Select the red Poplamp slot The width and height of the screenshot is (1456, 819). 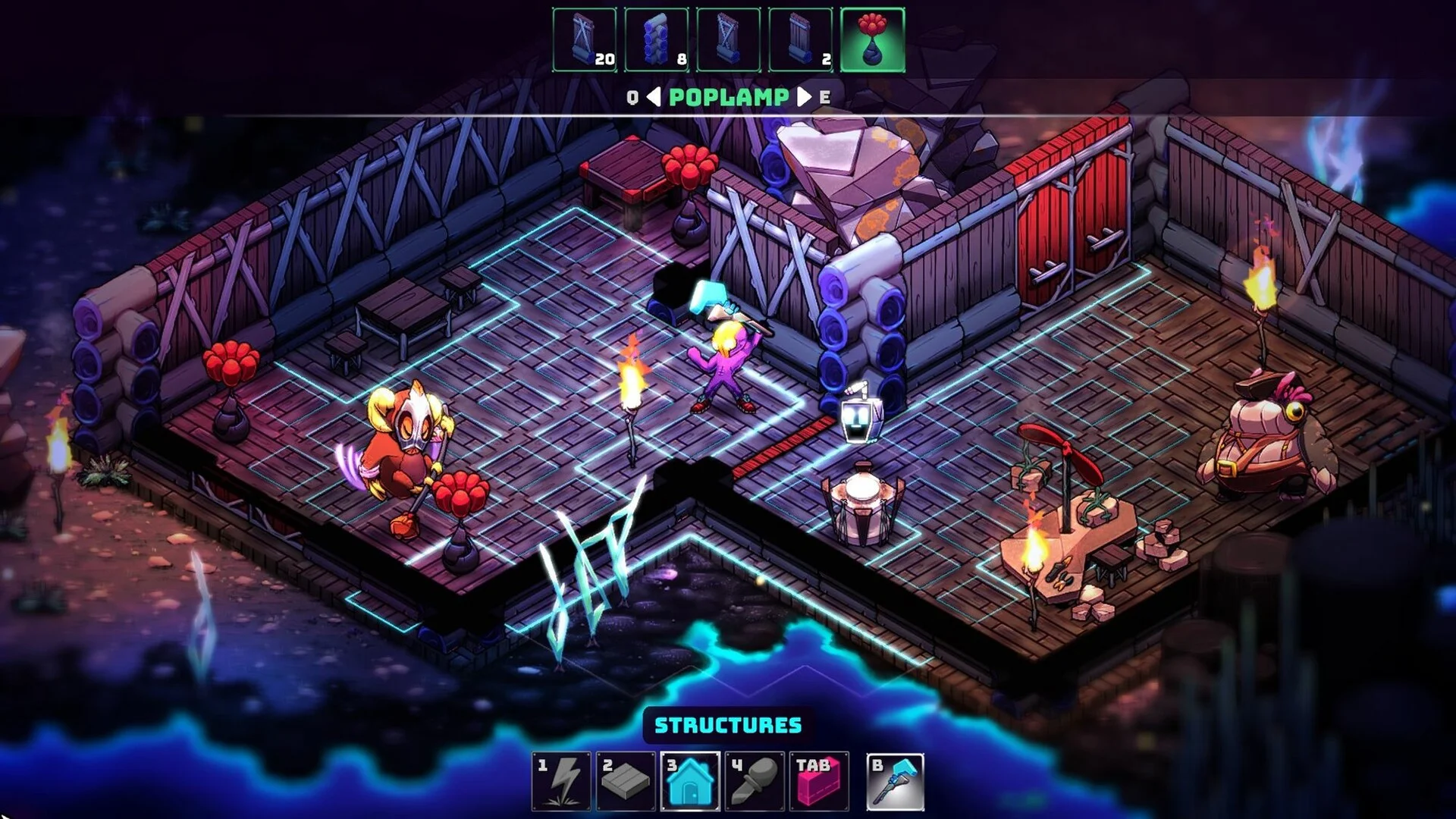[x=872, y=40]
